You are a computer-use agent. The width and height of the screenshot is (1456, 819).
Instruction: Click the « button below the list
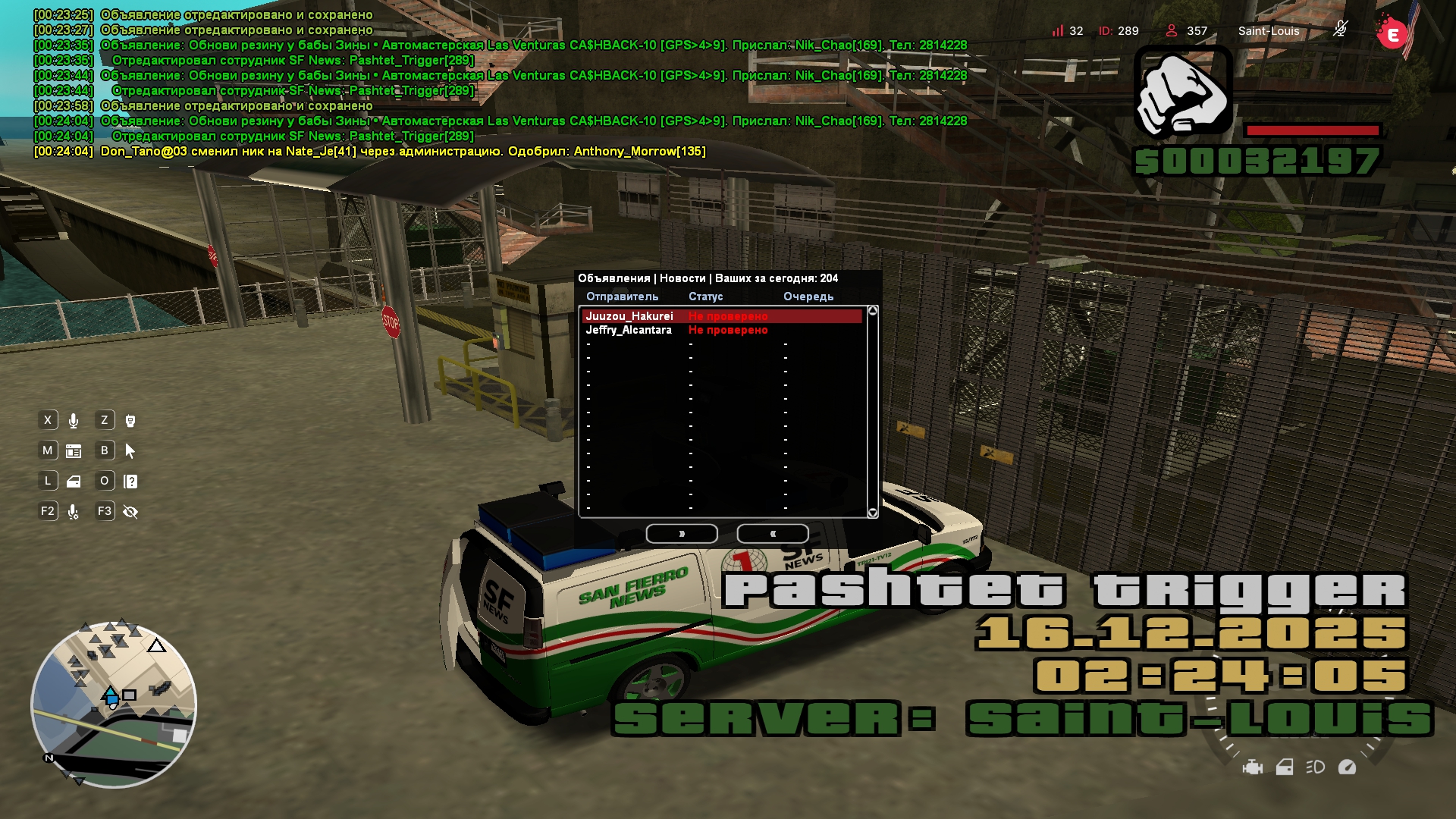pos(773,534)
